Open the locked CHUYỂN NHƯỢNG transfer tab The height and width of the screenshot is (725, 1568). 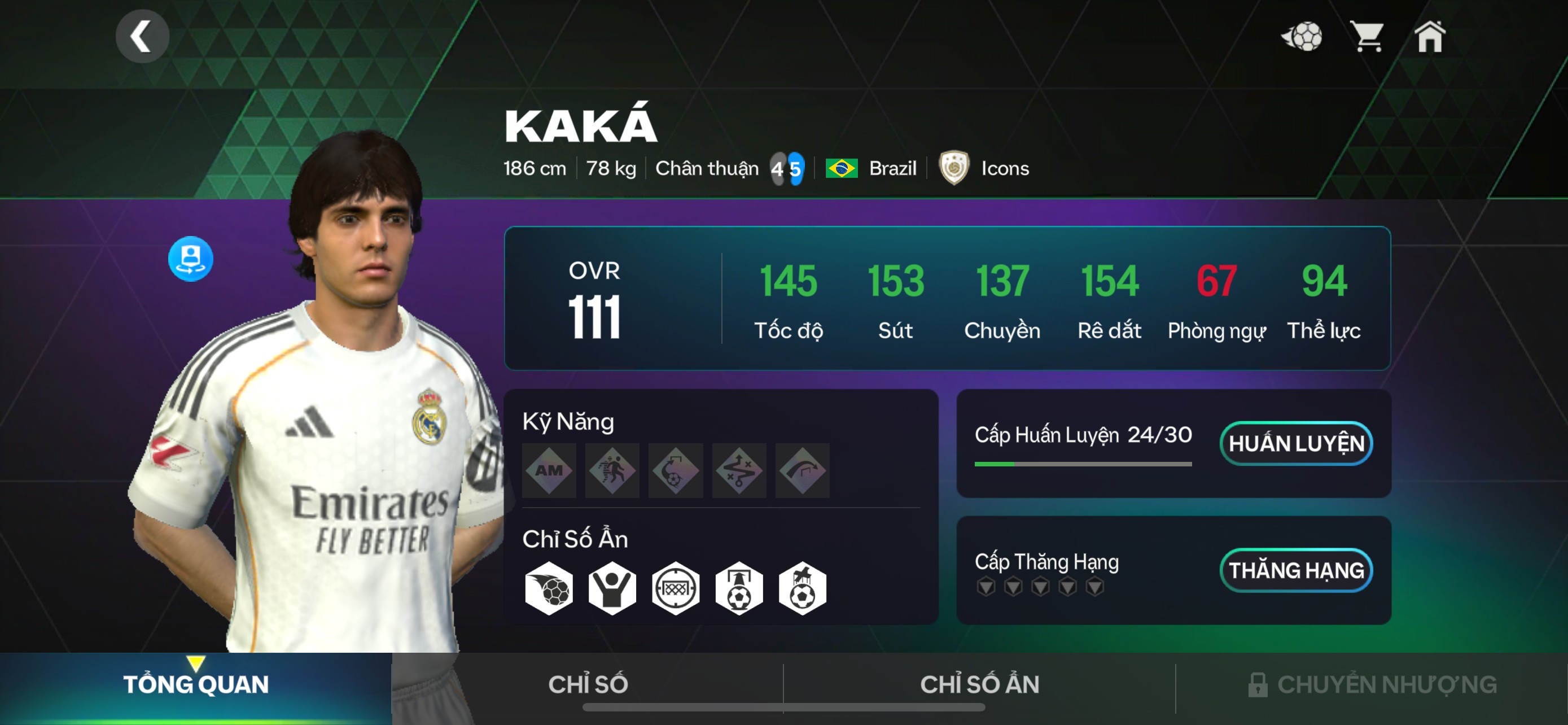tap(1372, 684)
